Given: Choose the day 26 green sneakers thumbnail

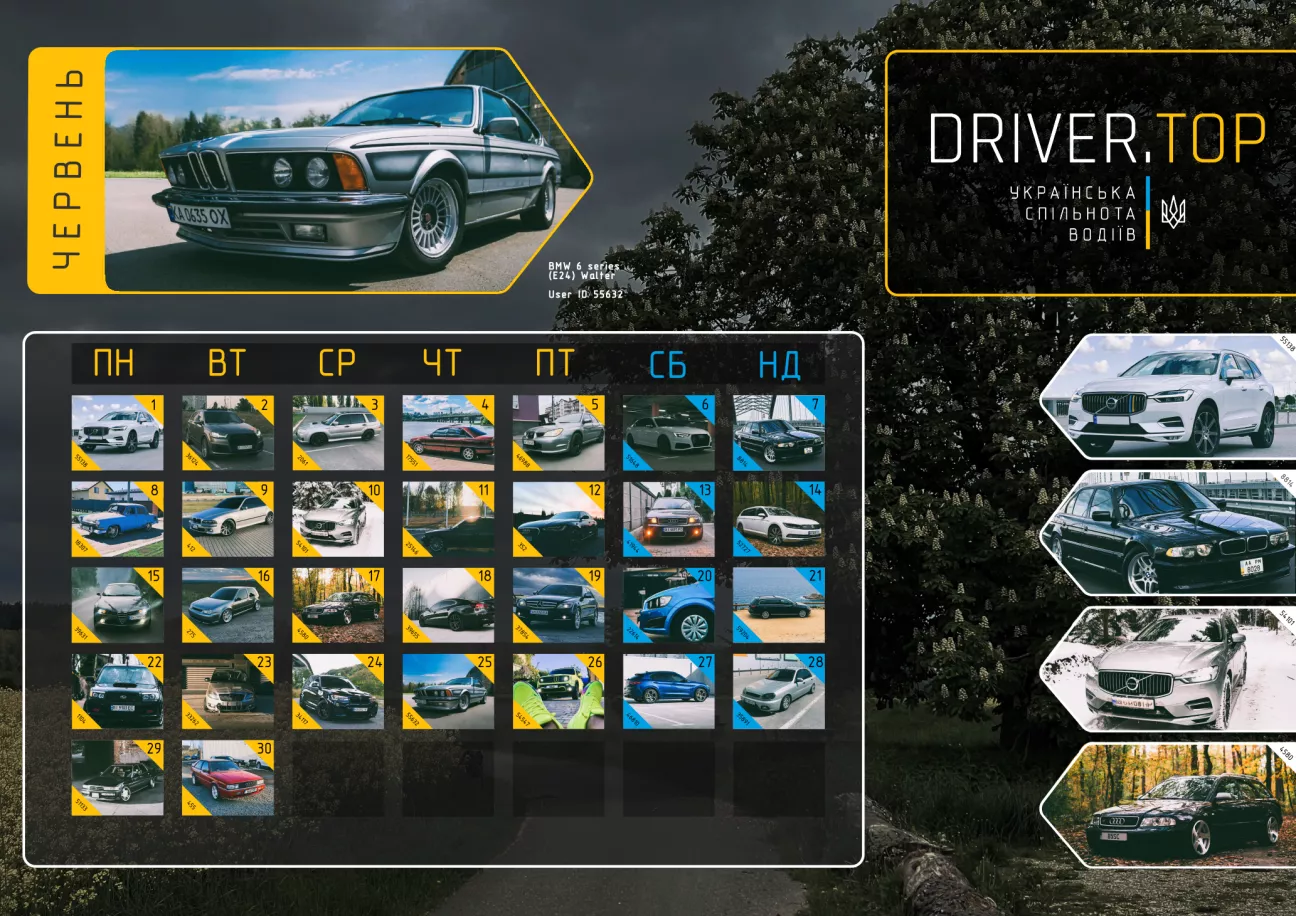Looking at the screenshot, I should (x=558, y=692).
